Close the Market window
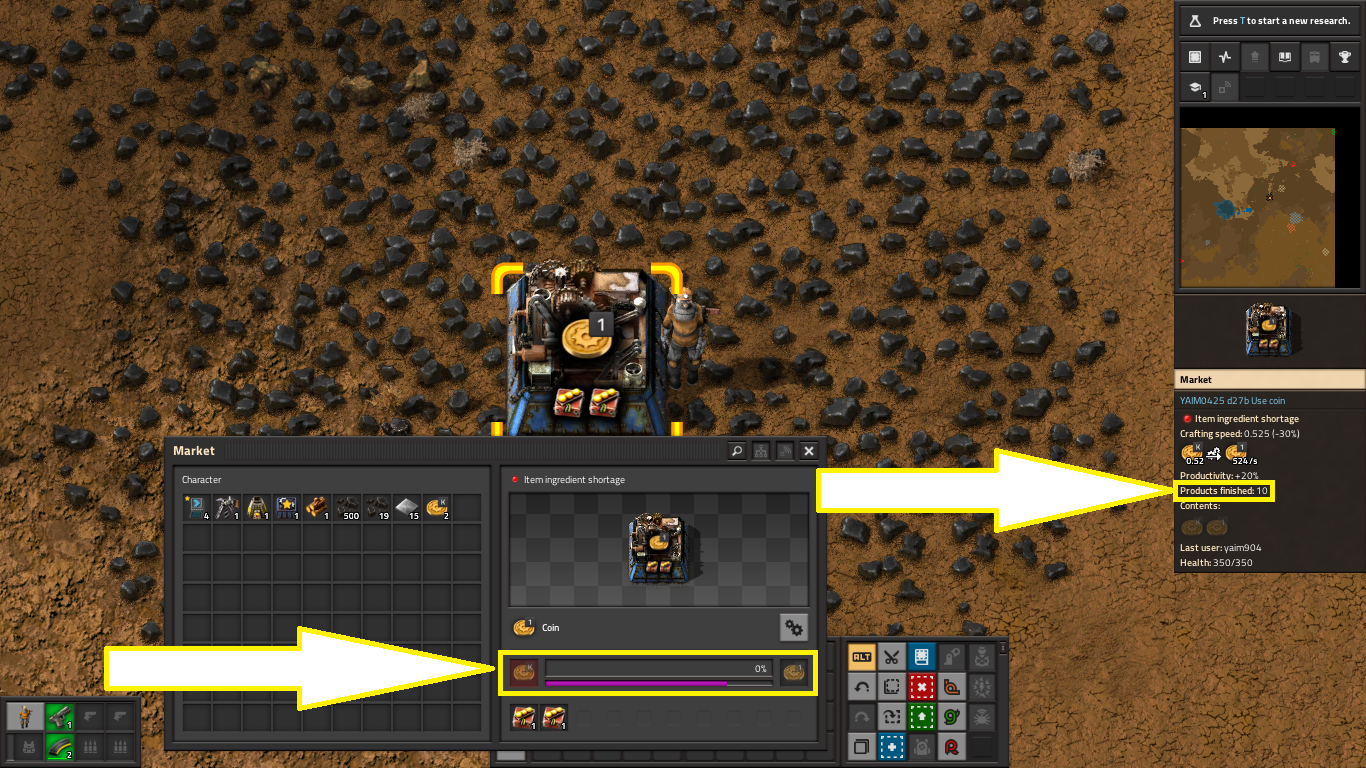1366x768 pixels. pyautogui.click(x=809, y=451)
